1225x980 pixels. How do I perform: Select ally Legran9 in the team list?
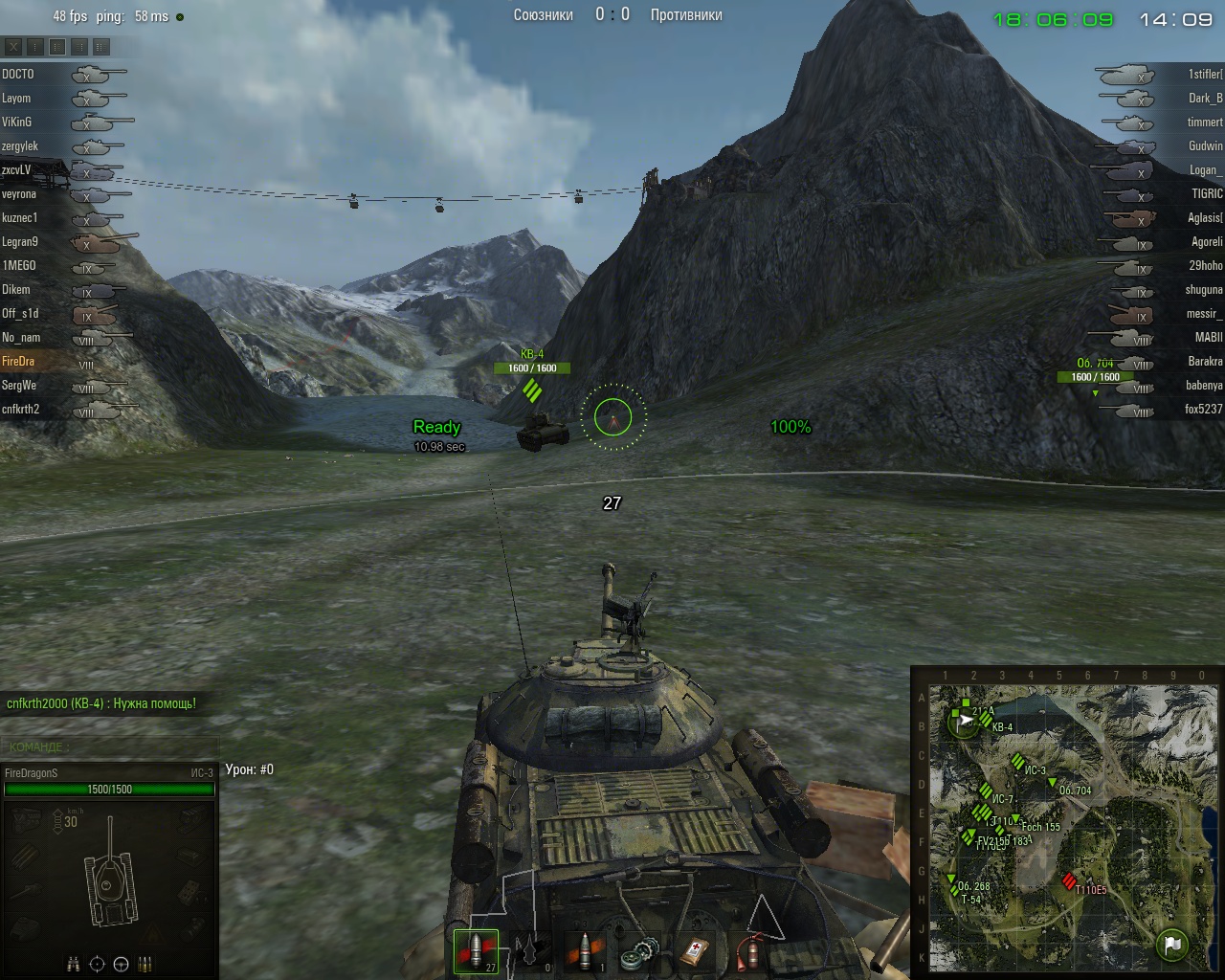click(x=20, y=242)
